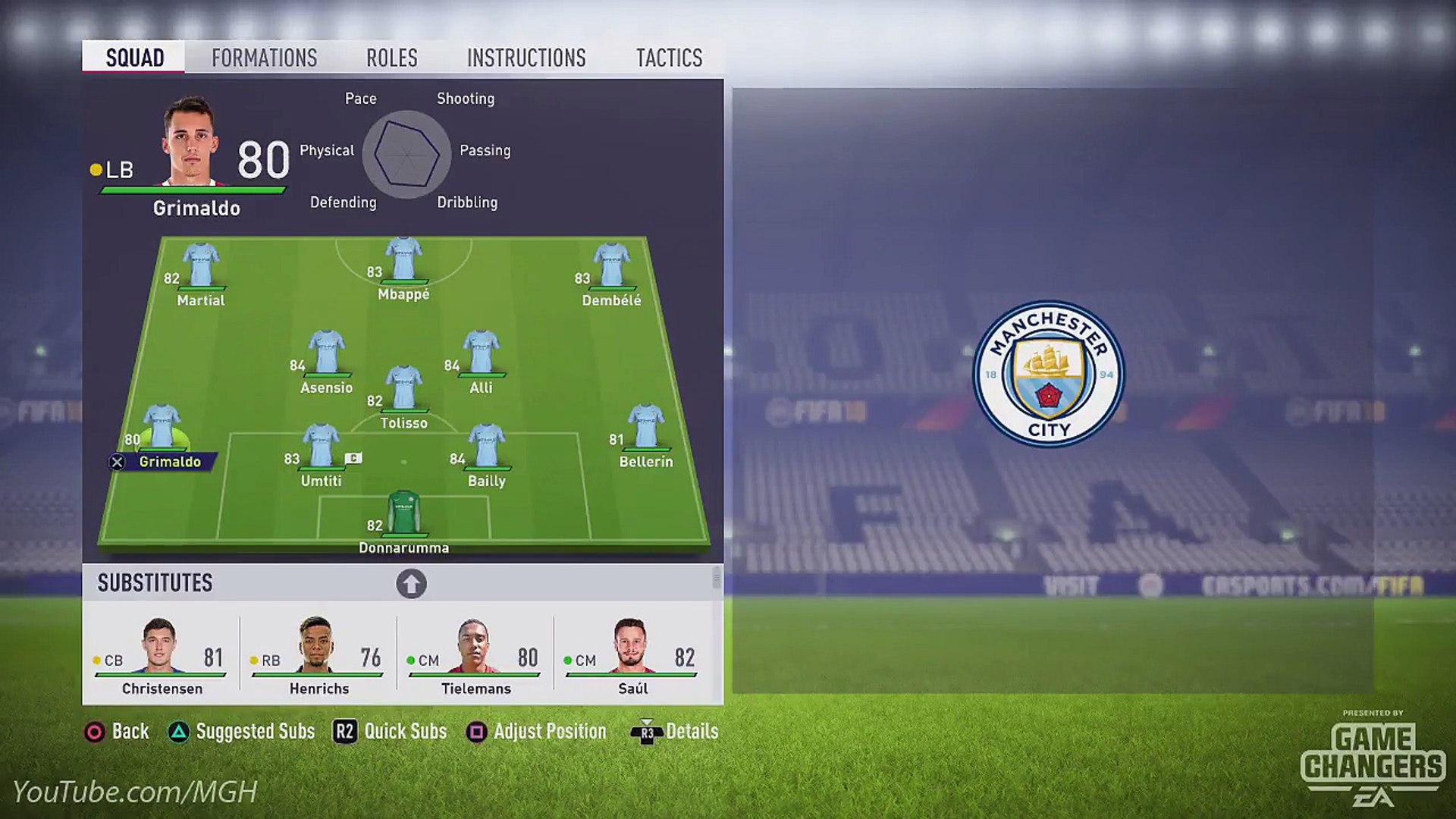Choose Dembélé on the right wing
Image resolution: width=1456 pixels, height=819 pixels.
[x=611, y=269]
